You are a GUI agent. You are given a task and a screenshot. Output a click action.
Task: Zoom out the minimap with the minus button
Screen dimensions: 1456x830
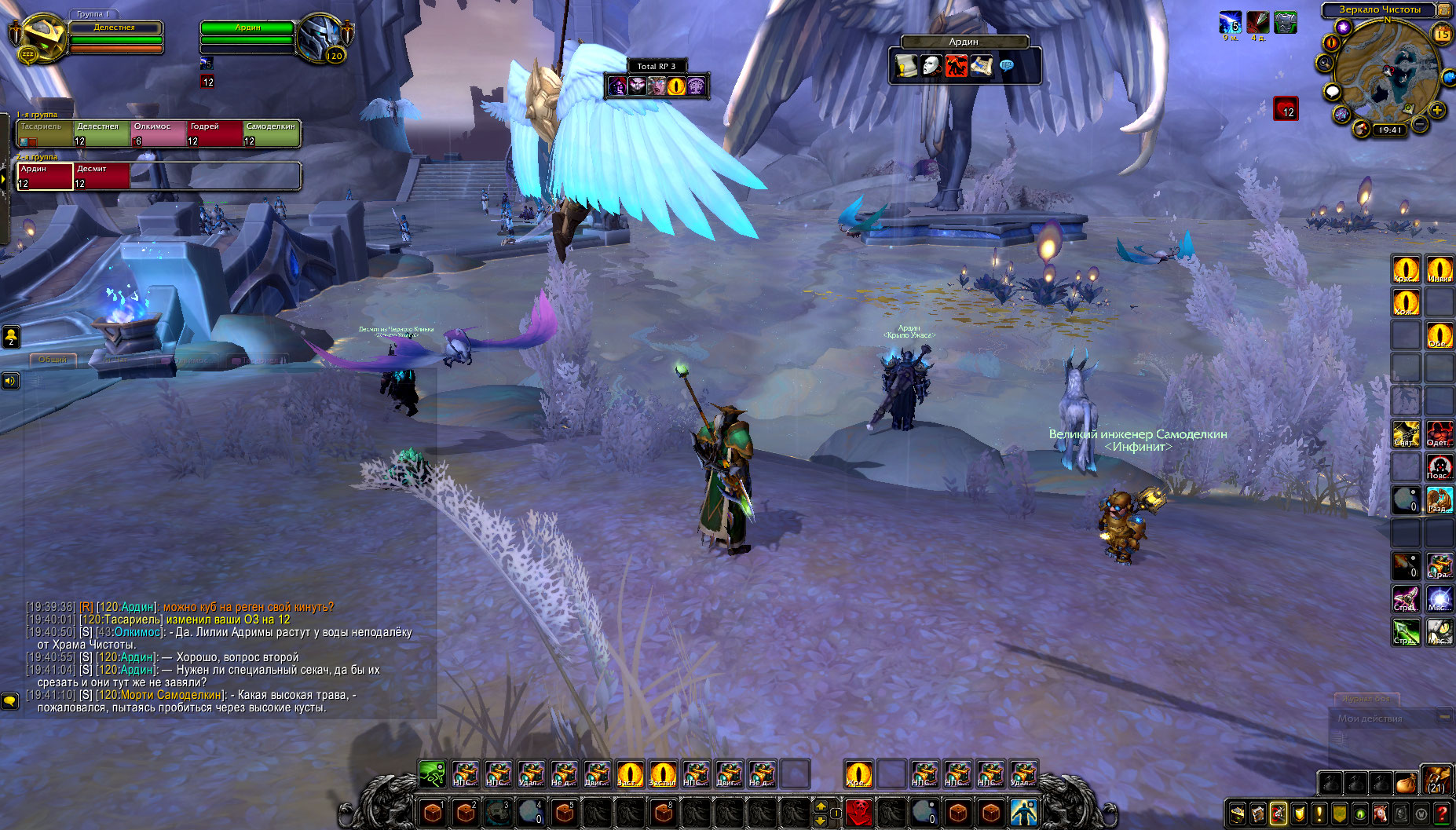[x=1420, y=123]
